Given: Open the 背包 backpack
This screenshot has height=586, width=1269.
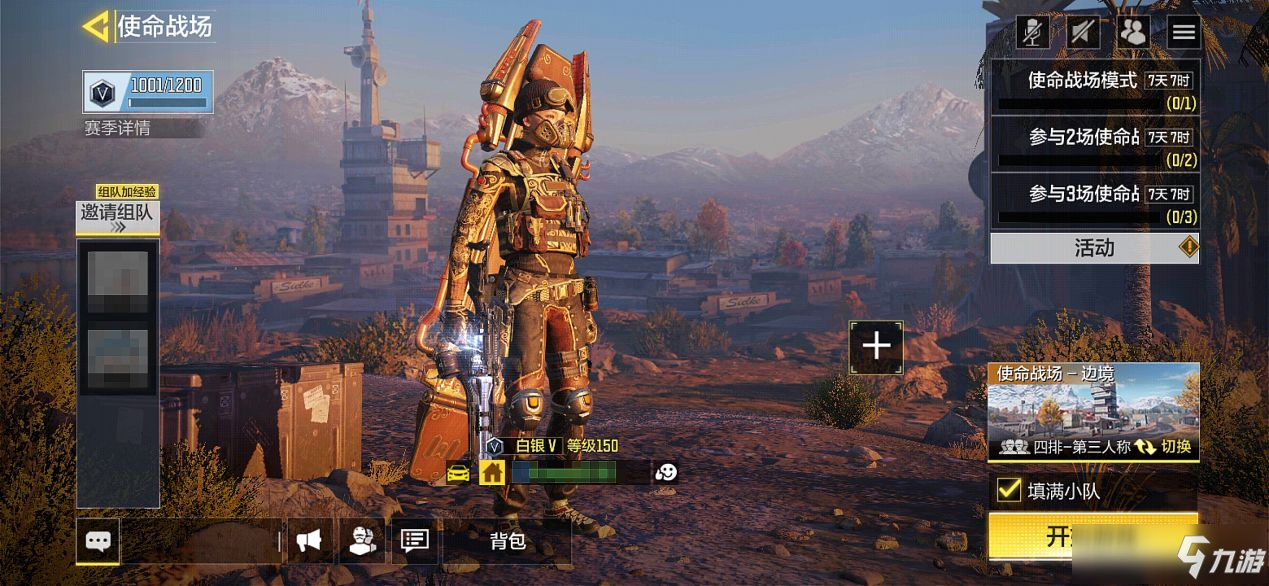Looking at the screenshot, I should click(x=507, y=542).
